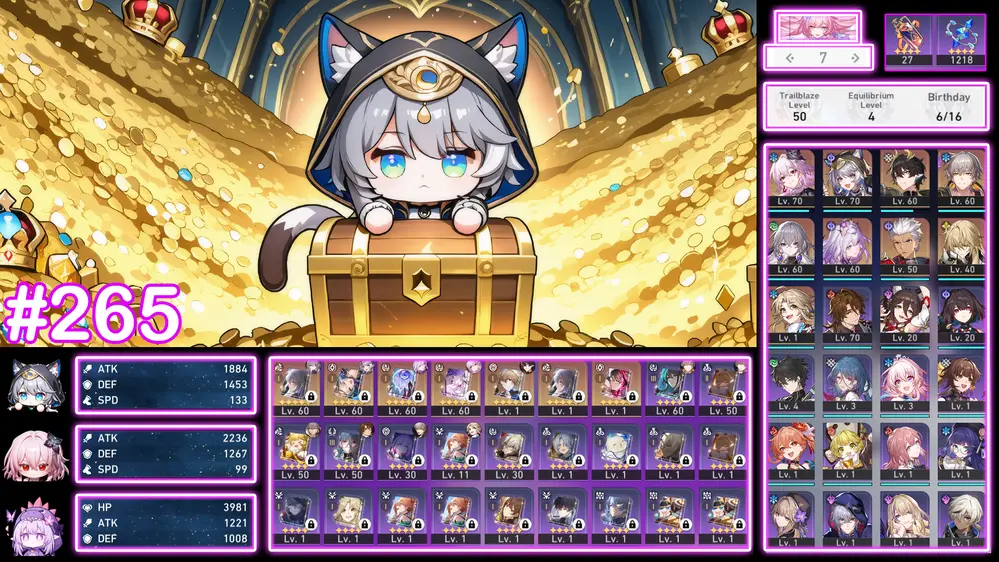Pick the white-haired Lv. 50 character portrait
Image resolution: width=999 pixels, height=562 pixels.
tap(905, 246)
